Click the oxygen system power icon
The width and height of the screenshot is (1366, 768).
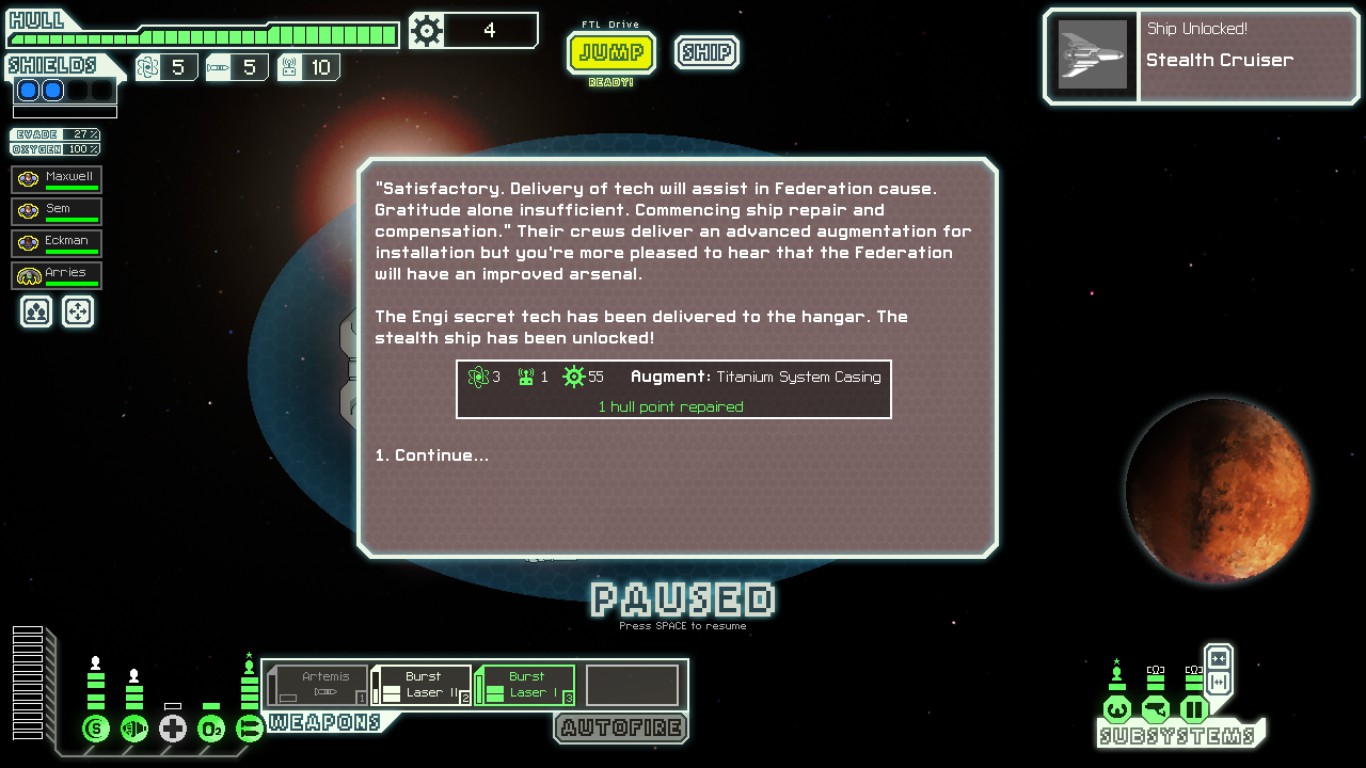[x=211, y=729]
